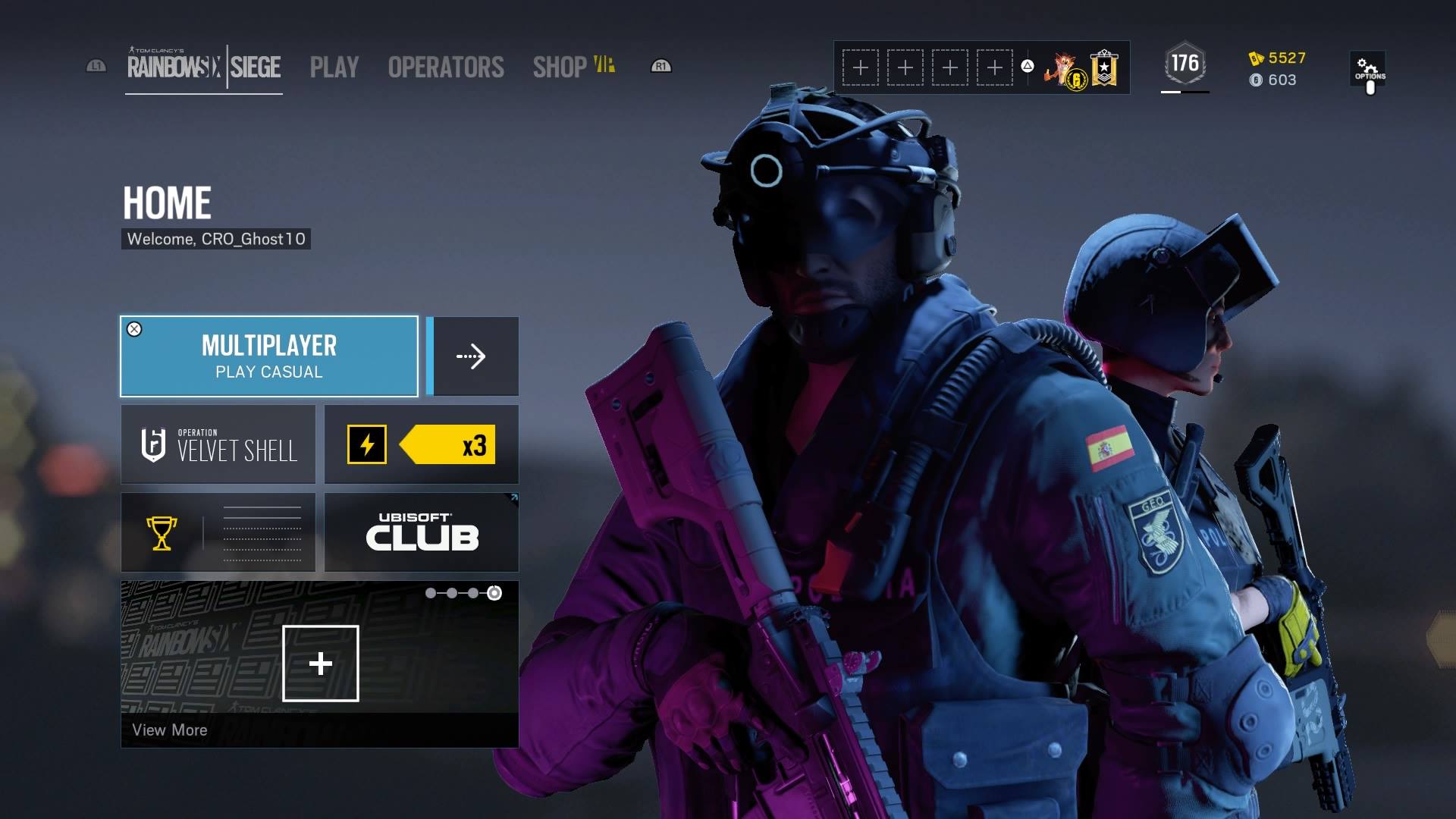
Task: Go to the OPERATORS tab
Action: (x=446, y=67)
